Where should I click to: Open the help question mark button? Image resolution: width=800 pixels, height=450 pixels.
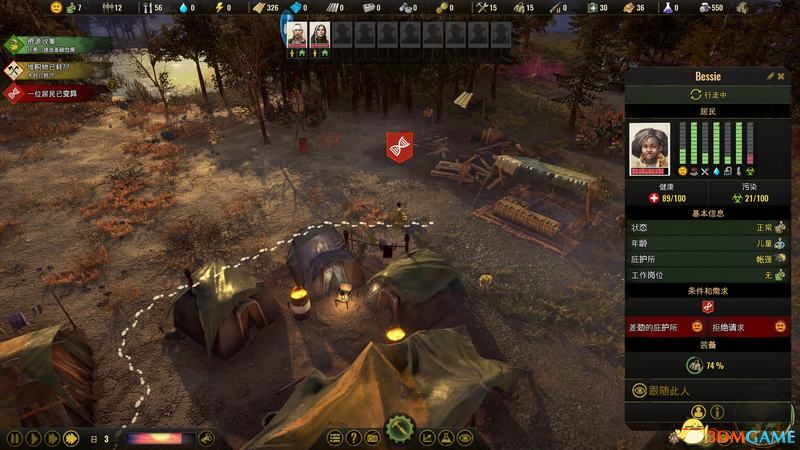point(353,438)
